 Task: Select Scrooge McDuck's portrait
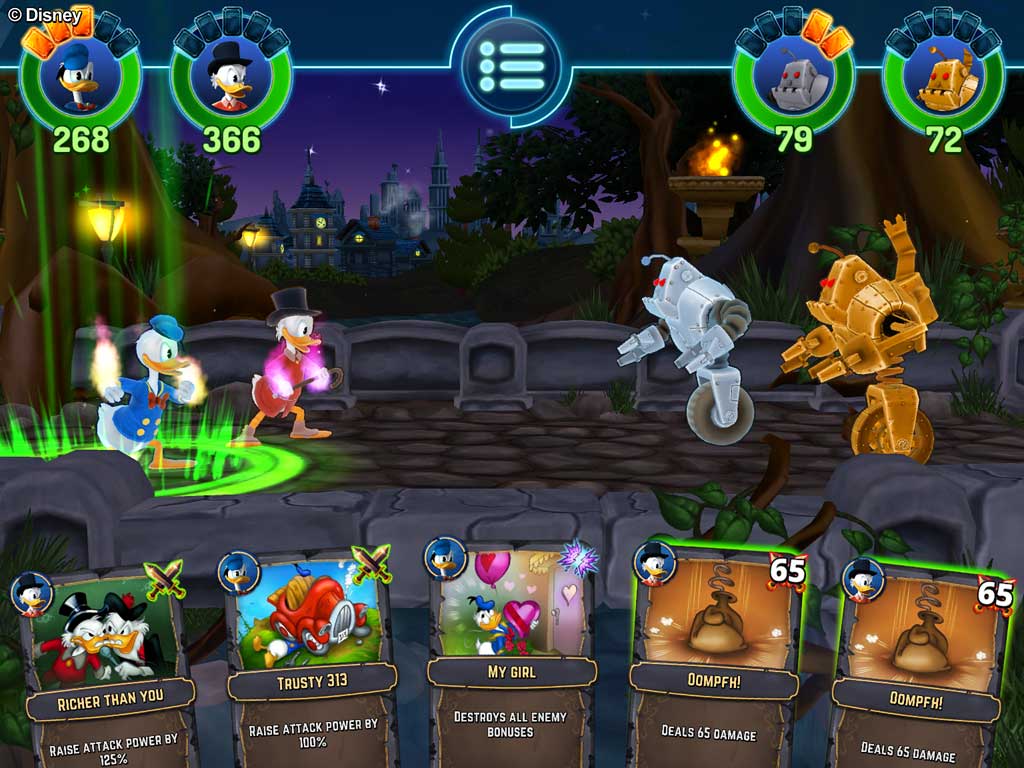(231, 78)
